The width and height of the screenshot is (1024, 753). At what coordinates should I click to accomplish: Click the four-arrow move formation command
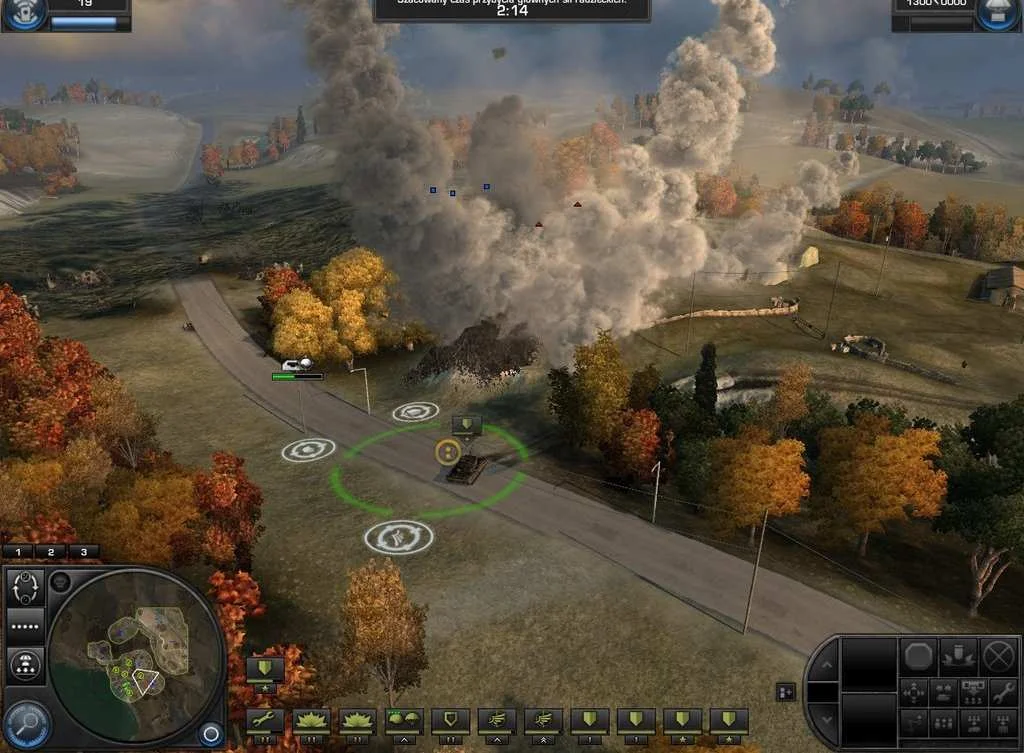pos(914,691)
